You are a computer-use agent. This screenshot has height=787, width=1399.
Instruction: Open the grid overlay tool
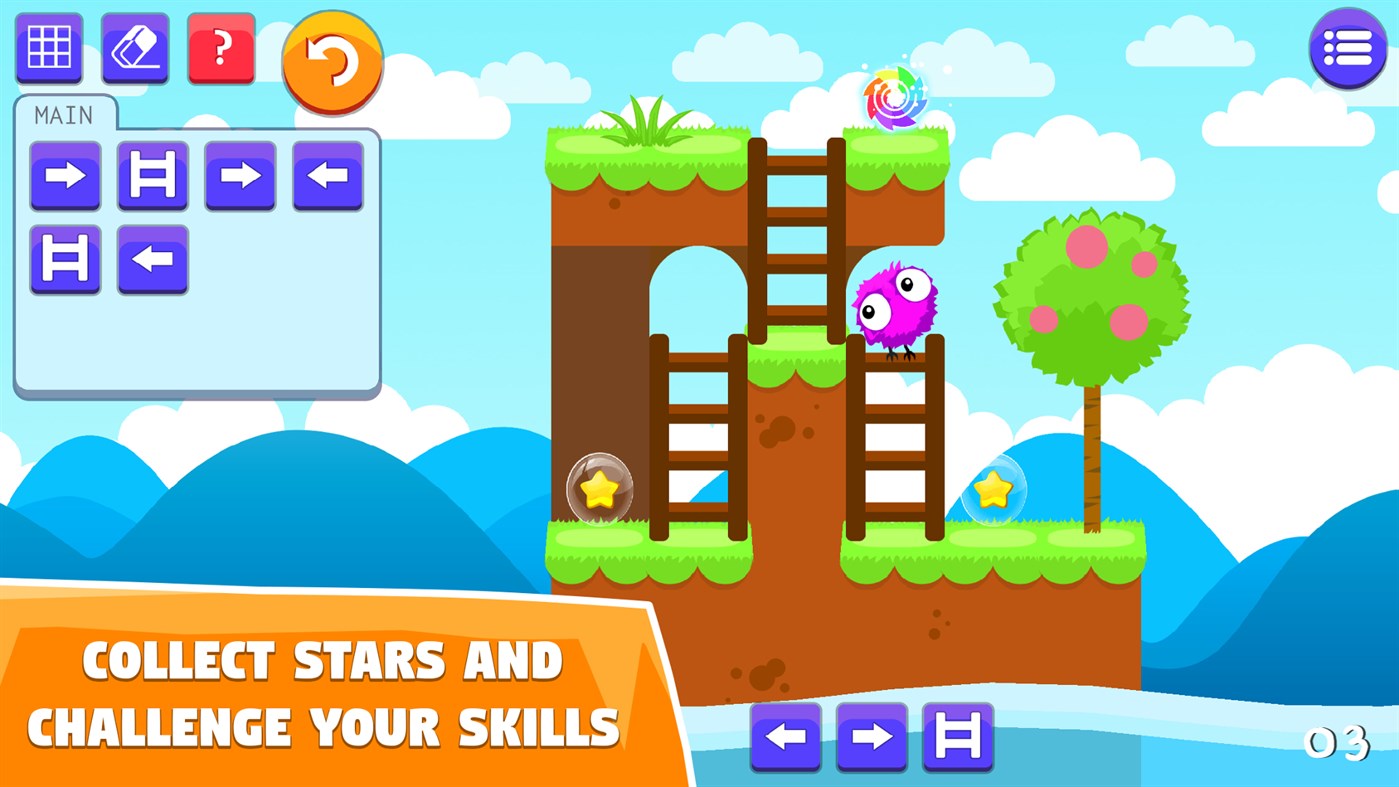[x=48, y=48]
